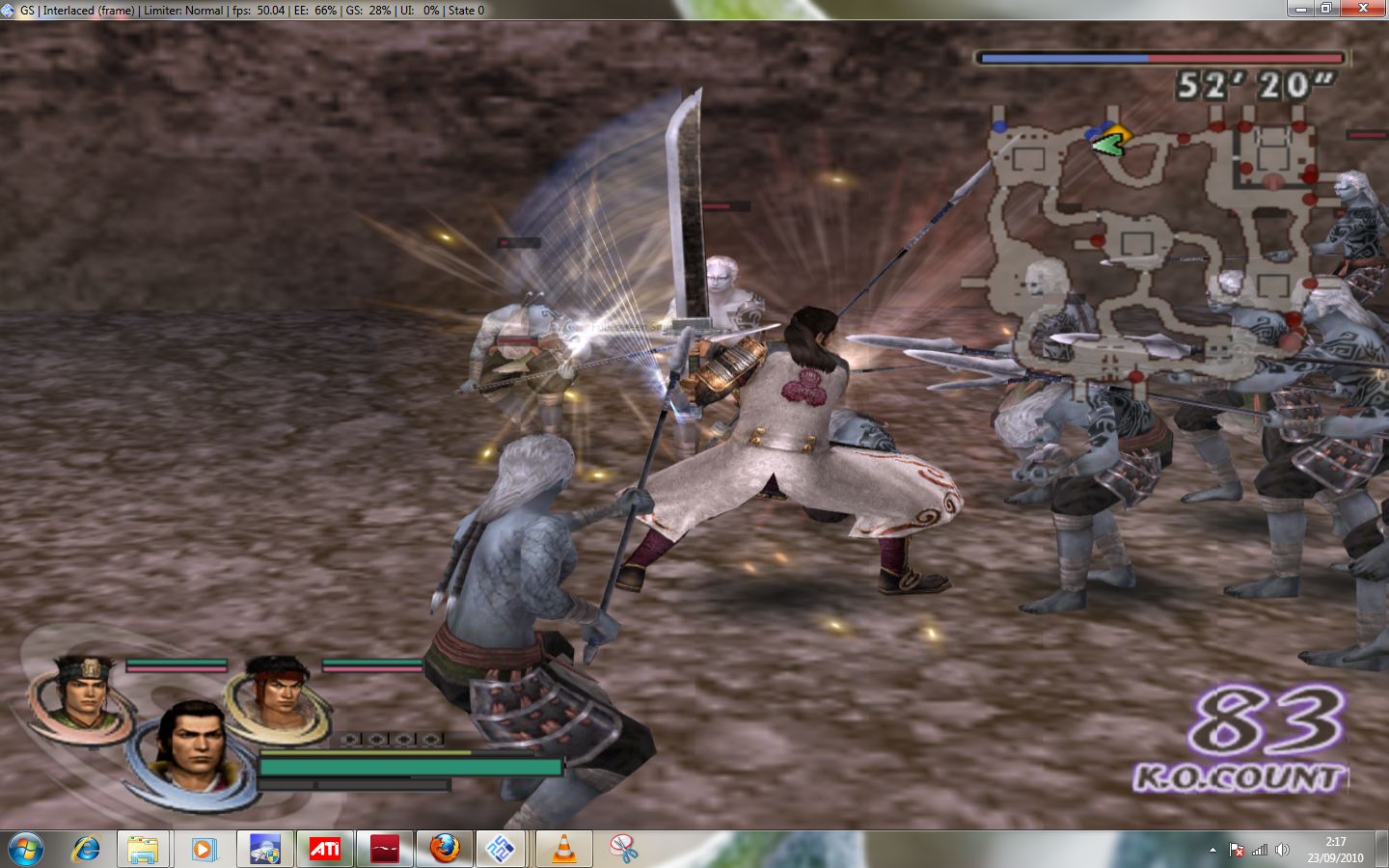Image resolution: width=1389 pixels, height=868 pixels.
Task: Open Action Center via the tray flag icon
Action: click(1238, 850)
